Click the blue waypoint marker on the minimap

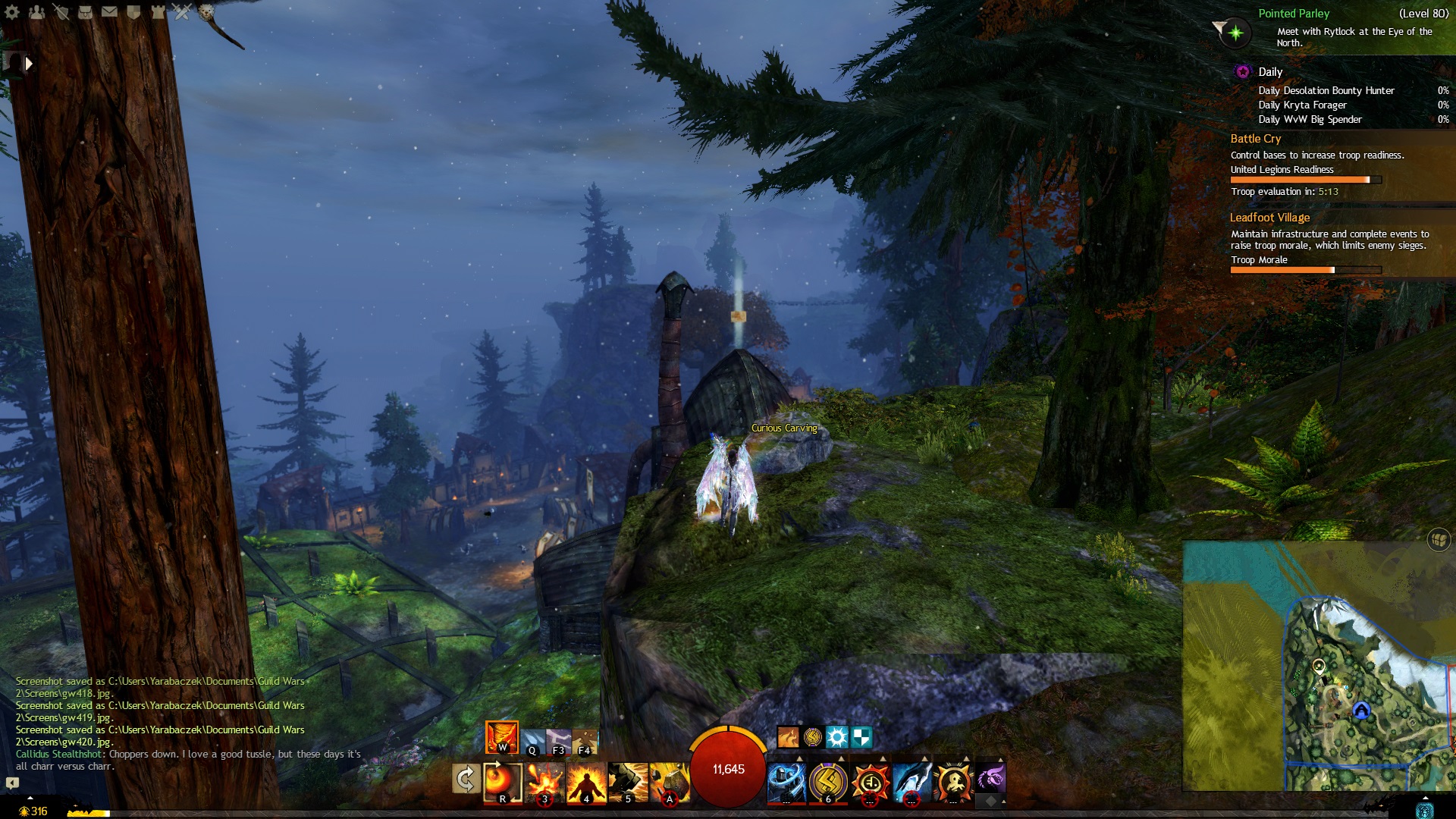pyautogui.click(x=1361, y=711)
